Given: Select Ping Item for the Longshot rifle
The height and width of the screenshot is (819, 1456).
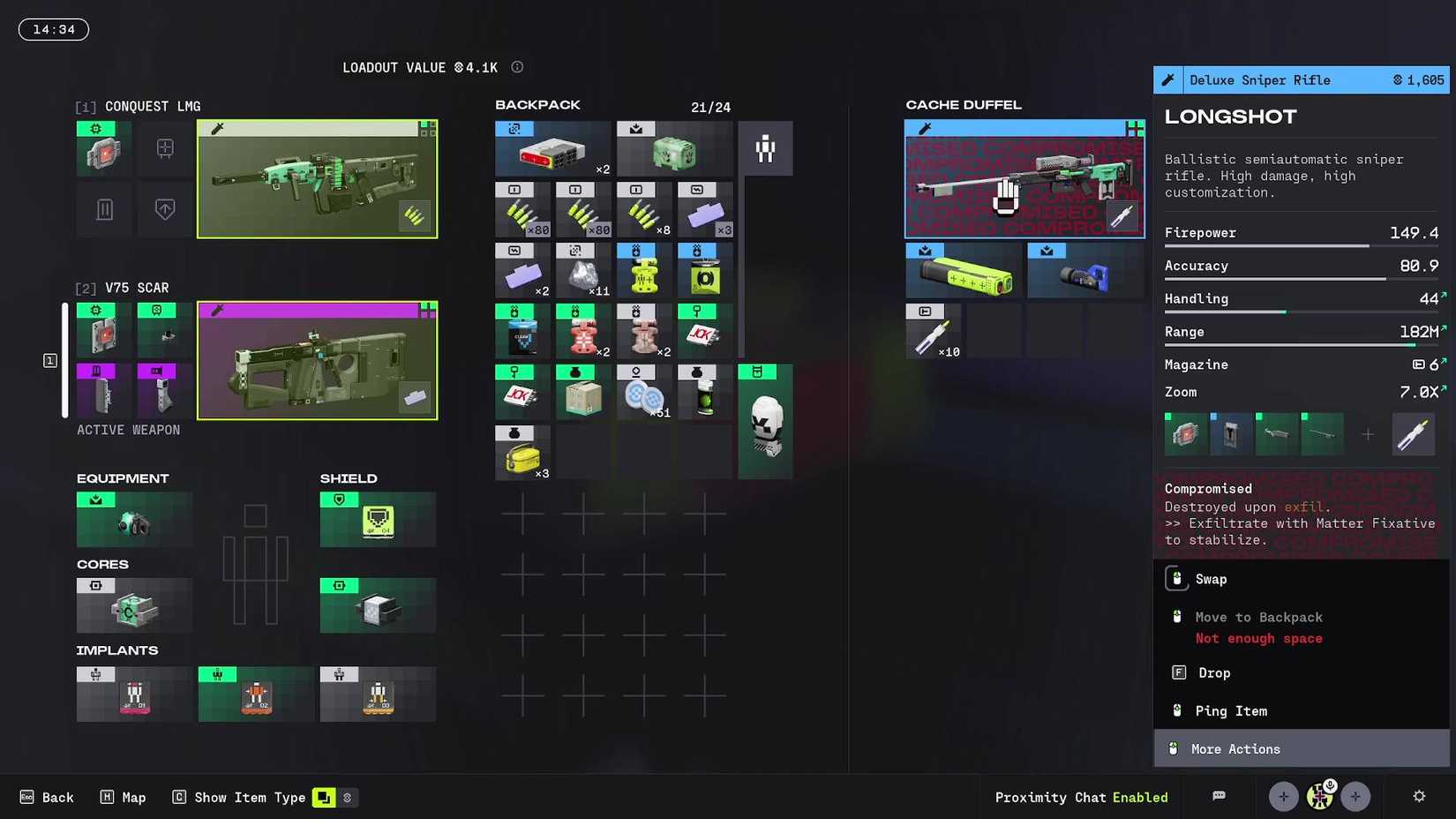Looking at the screenshot, I should click(x=1229, y=710).
